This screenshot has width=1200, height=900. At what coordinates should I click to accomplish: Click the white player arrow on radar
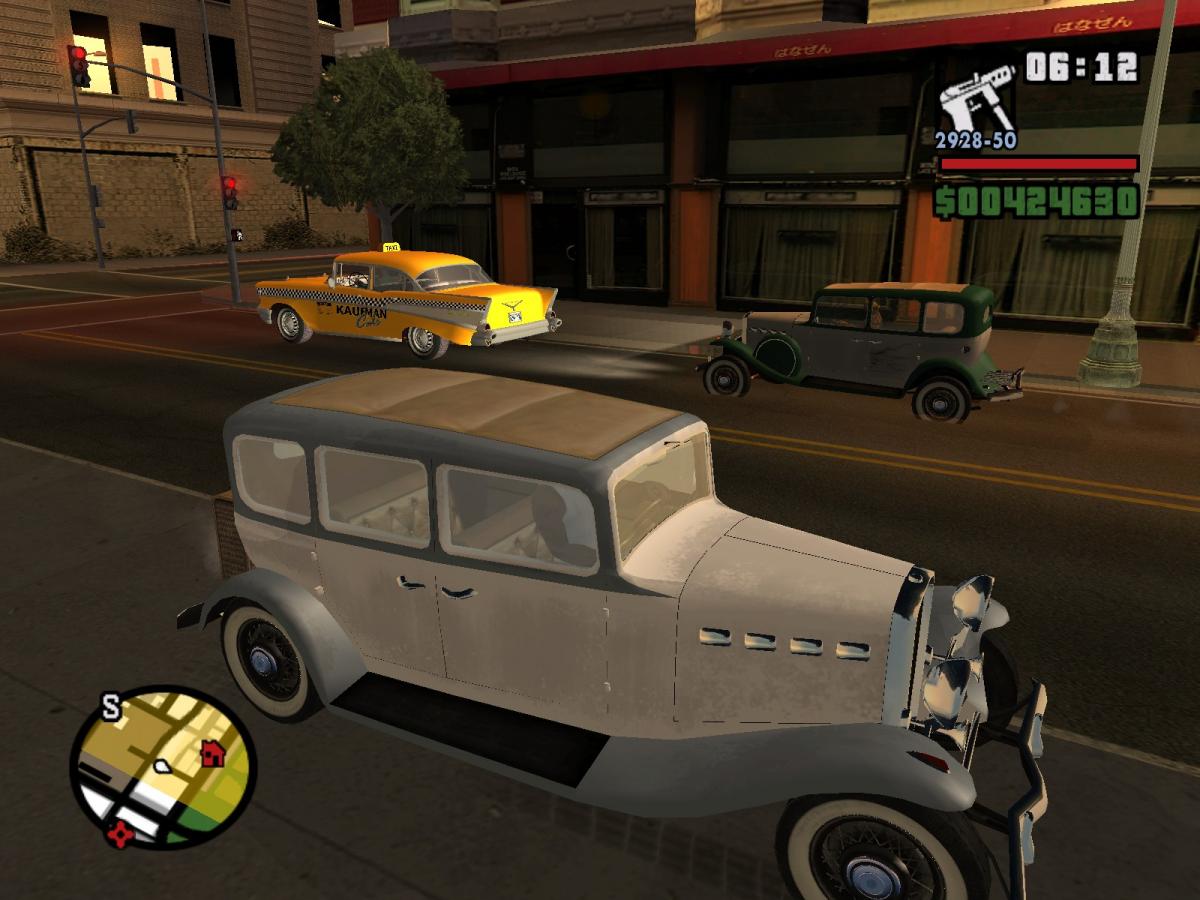click(x=160, y=768)
